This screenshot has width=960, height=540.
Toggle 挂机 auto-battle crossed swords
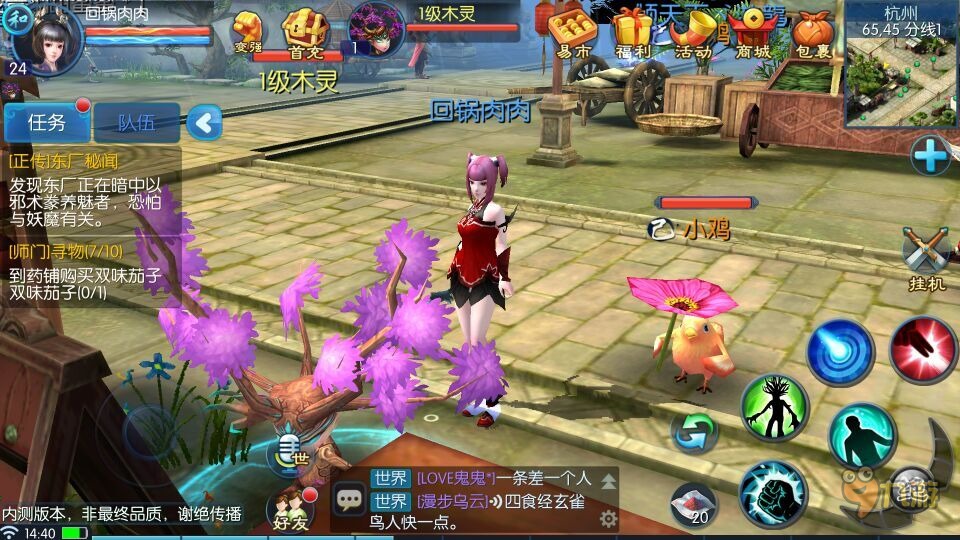[x=925, y=256]
